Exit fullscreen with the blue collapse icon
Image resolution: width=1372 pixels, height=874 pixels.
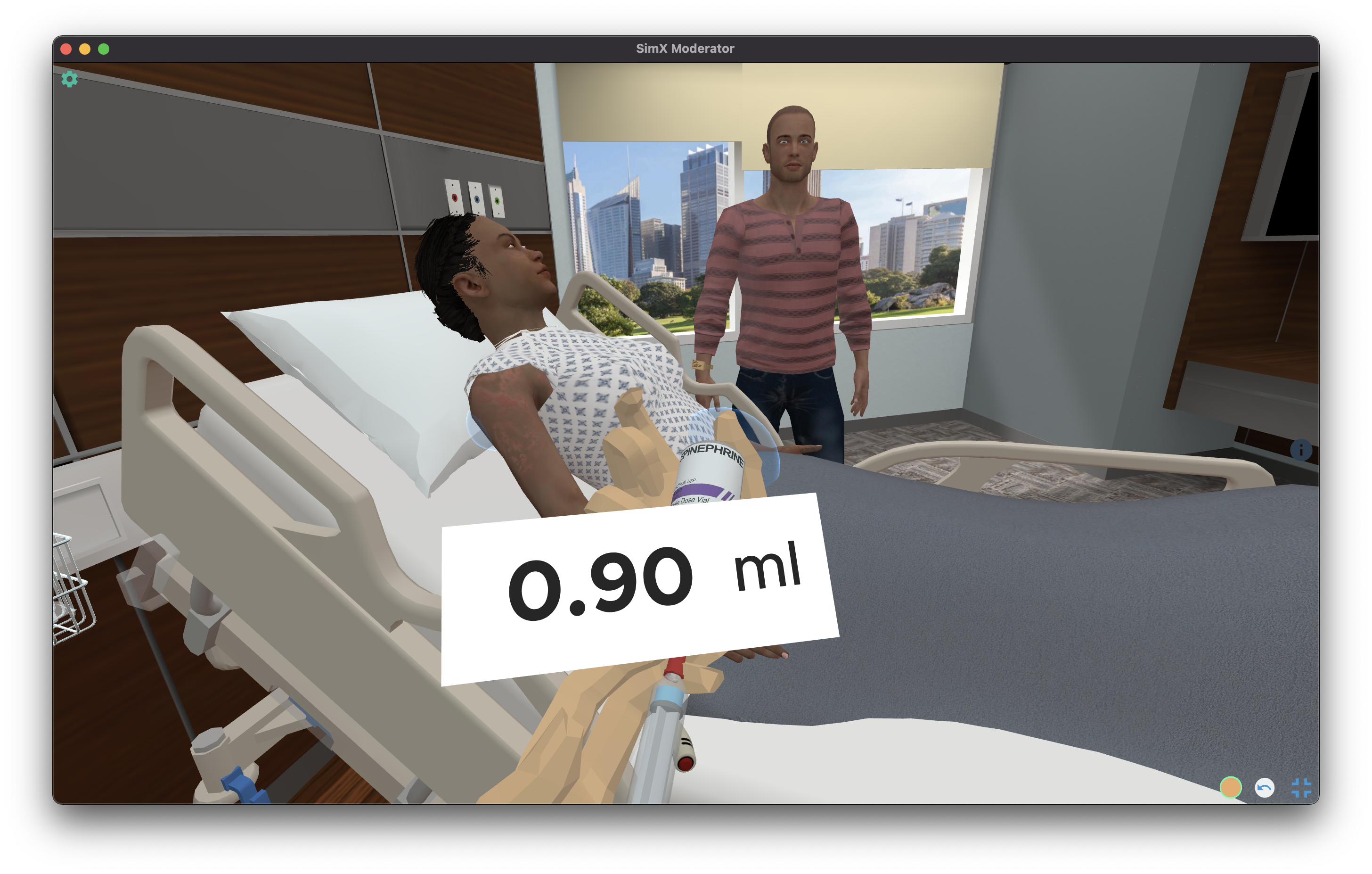point(1301,788)
